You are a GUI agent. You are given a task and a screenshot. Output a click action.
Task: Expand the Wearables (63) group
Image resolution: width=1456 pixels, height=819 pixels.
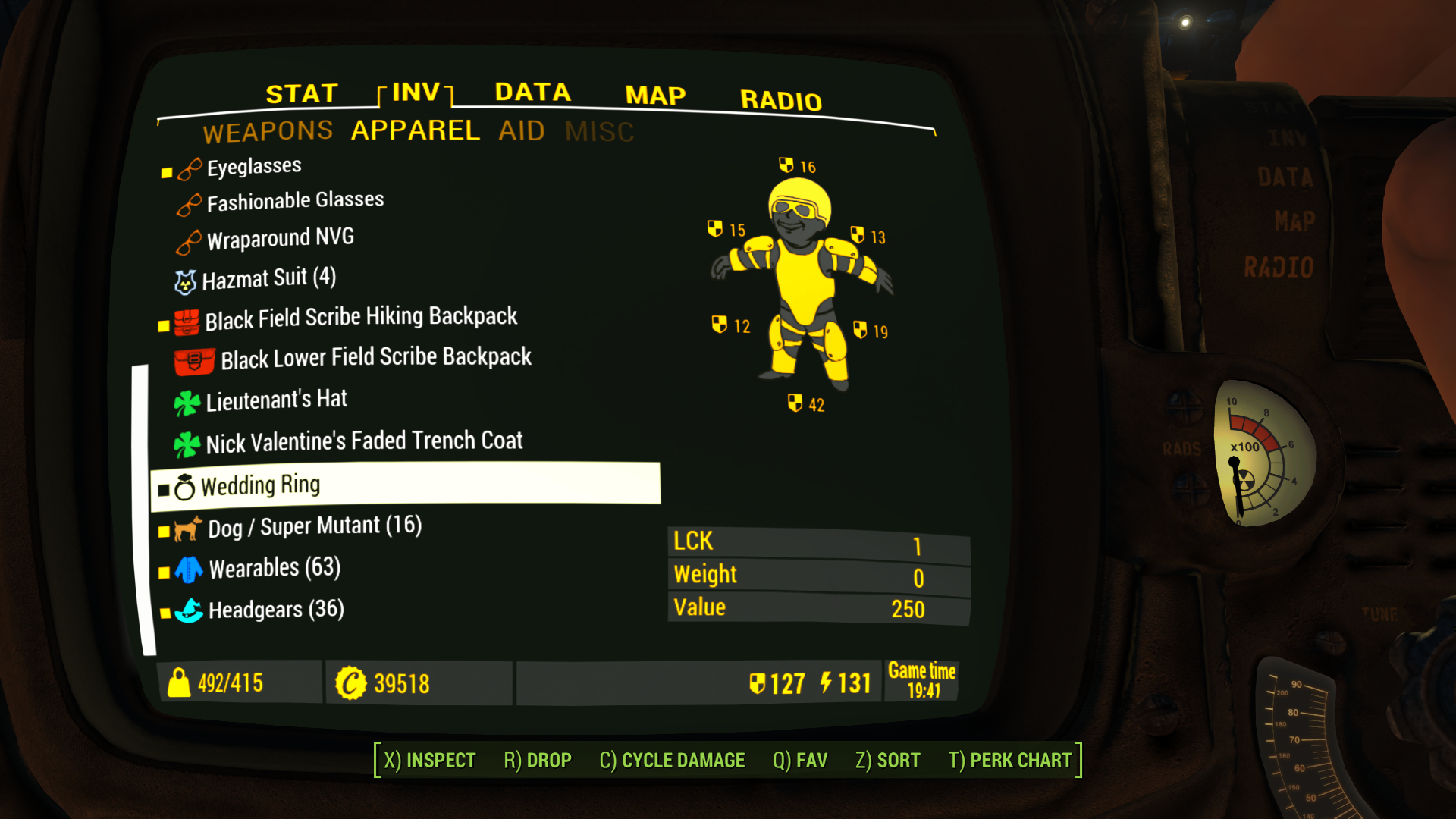[273, 568]
